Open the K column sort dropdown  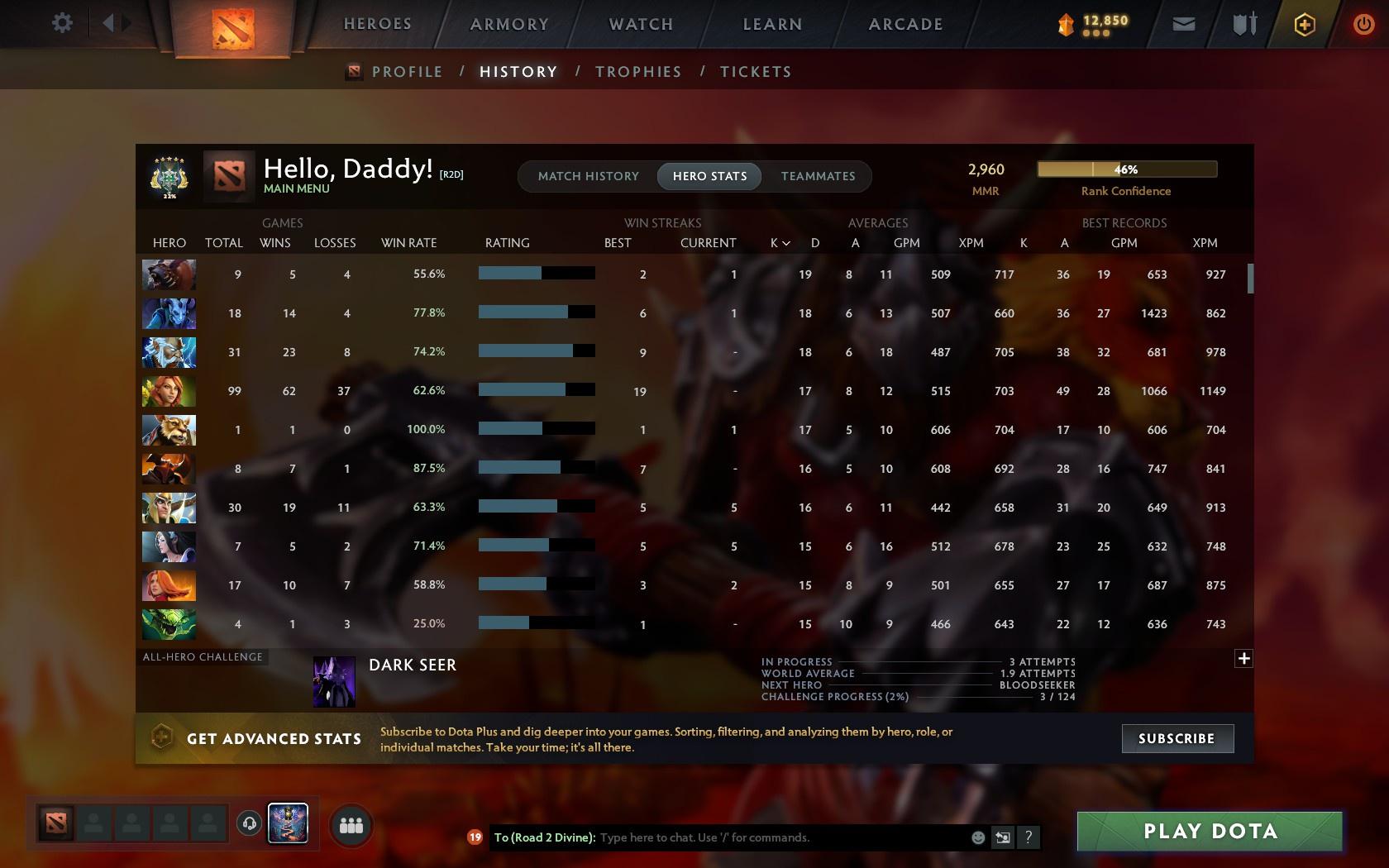click(778, 243)
